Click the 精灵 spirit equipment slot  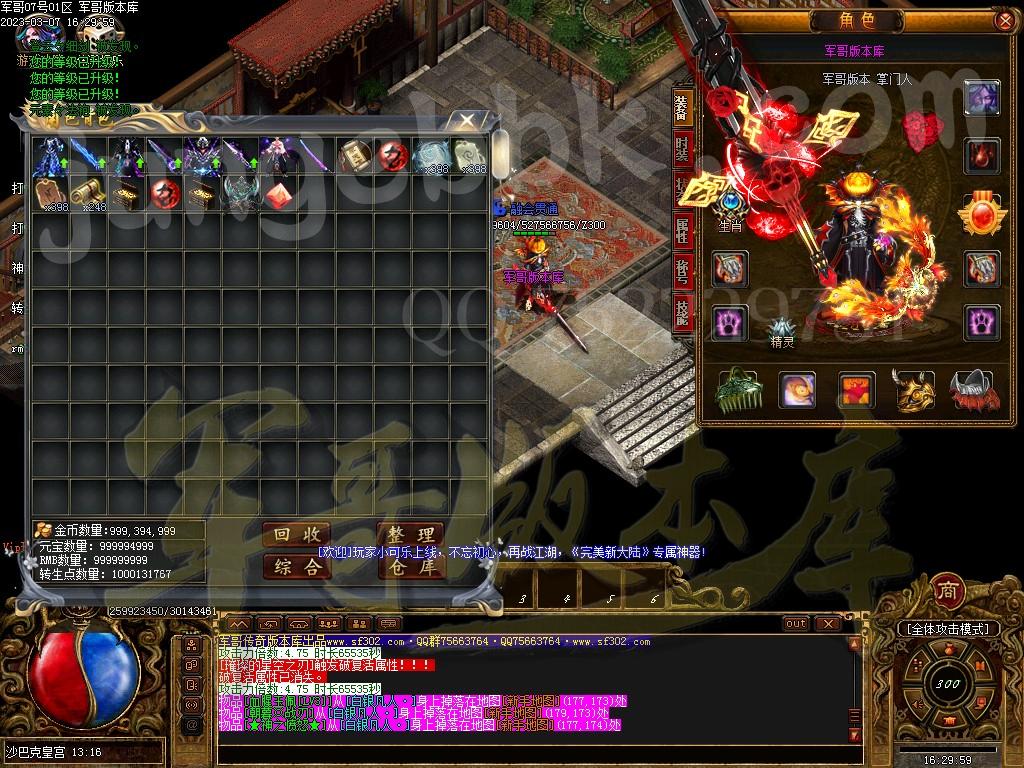[781, 329]
